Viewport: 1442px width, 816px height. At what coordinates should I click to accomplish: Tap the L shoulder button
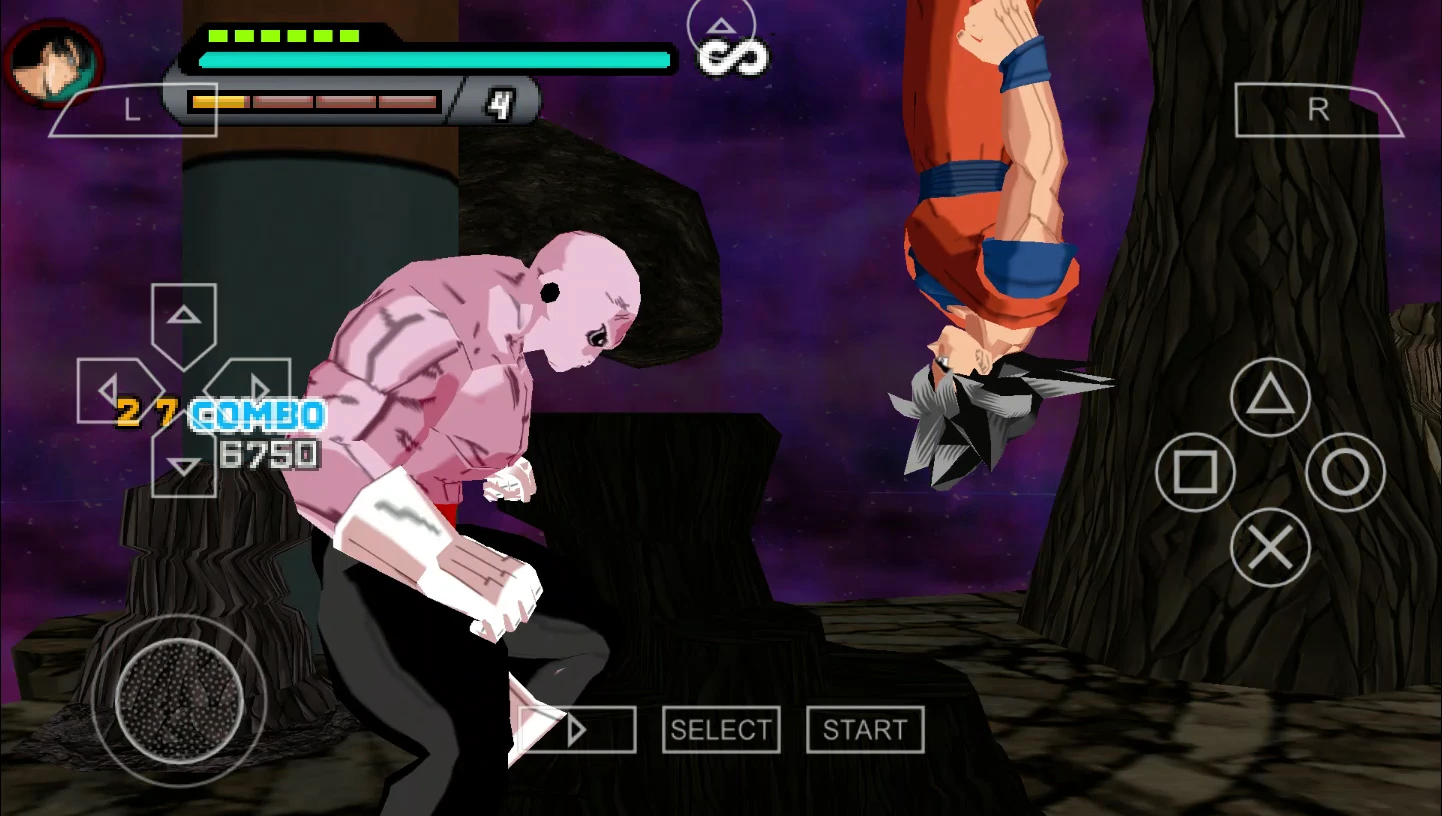click(x=131, y=110)
